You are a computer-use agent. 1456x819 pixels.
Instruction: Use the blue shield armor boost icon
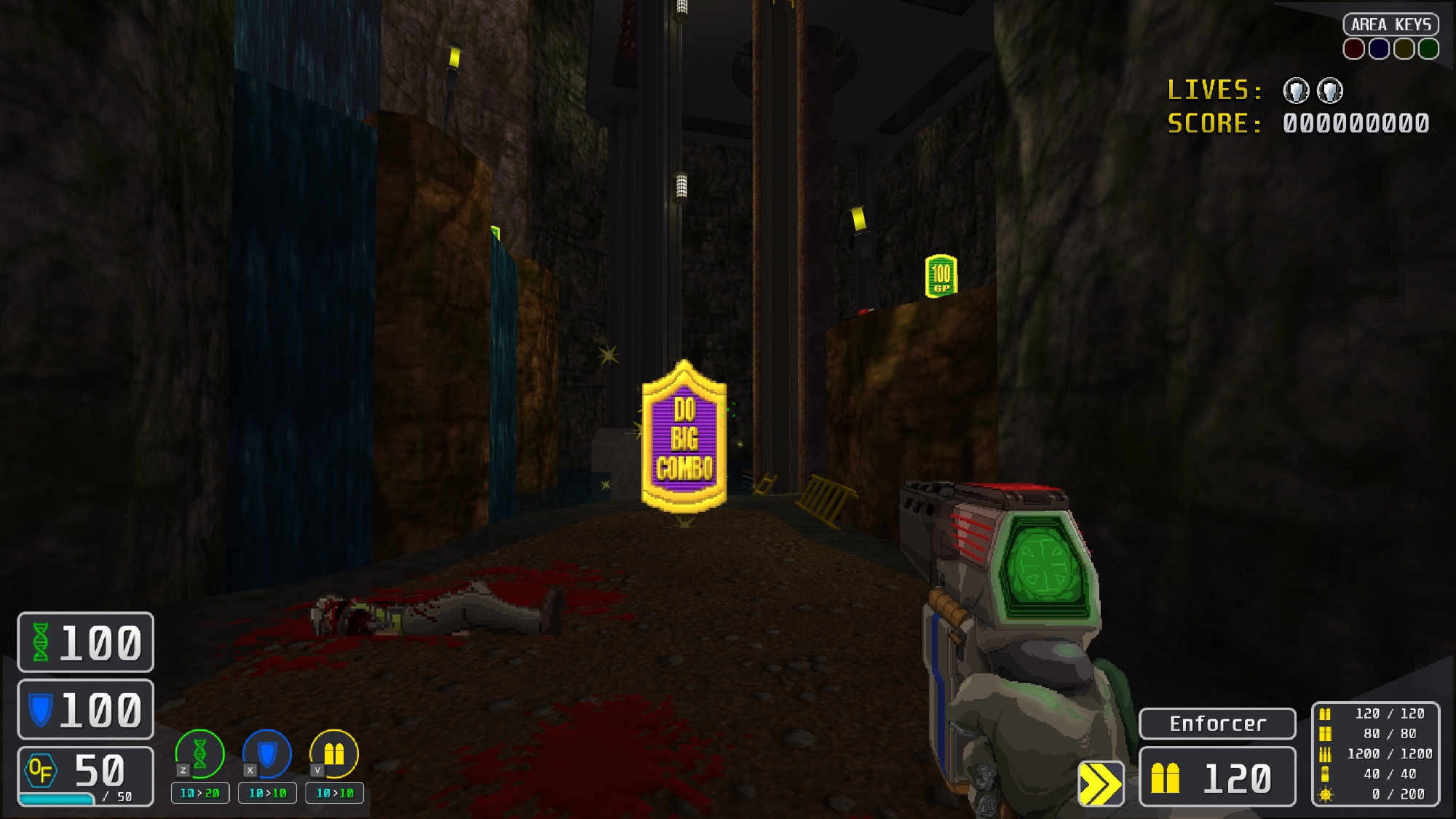point(267,753)
